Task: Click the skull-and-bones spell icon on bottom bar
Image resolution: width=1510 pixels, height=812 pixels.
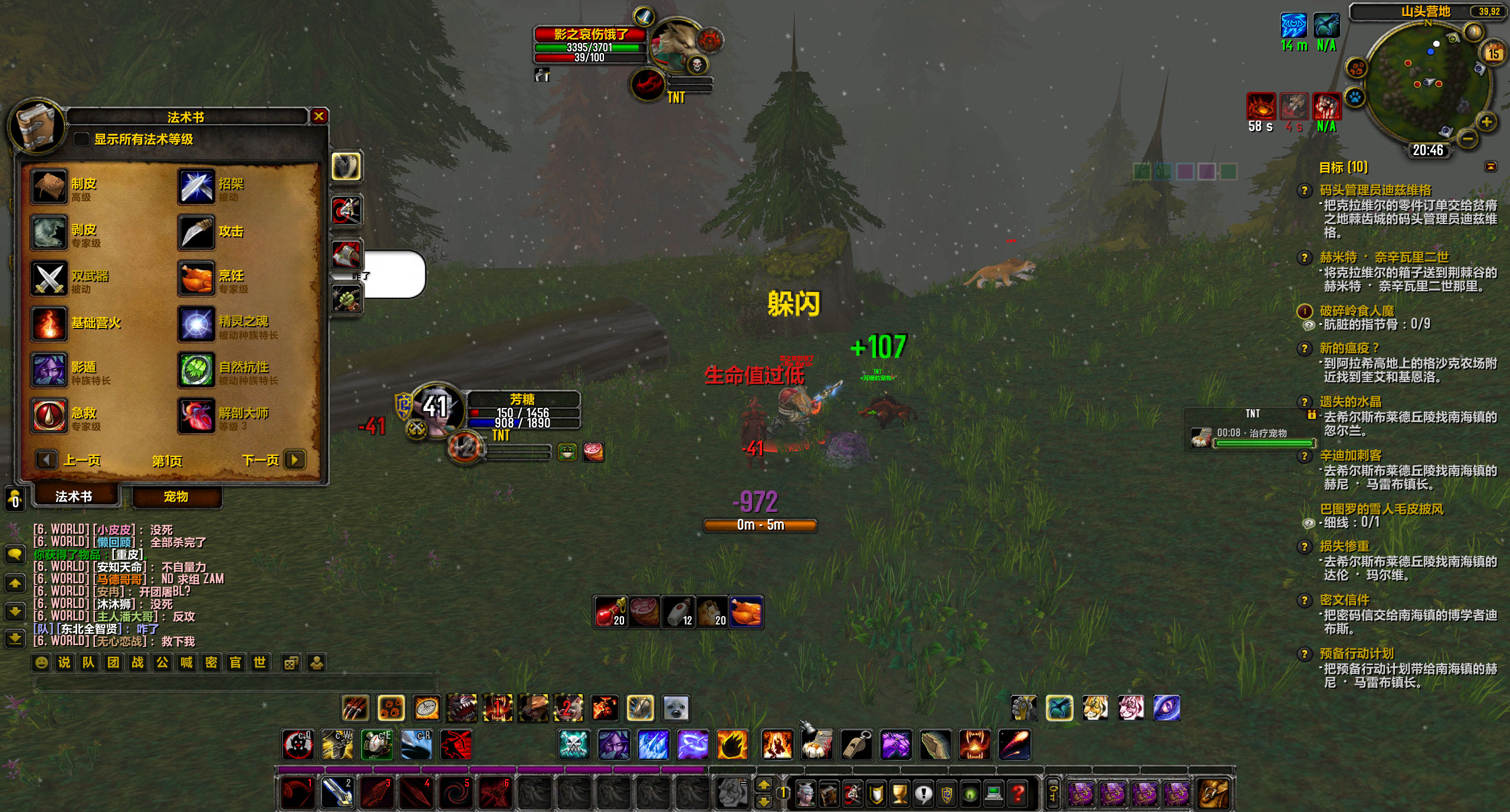Action: 573,745
